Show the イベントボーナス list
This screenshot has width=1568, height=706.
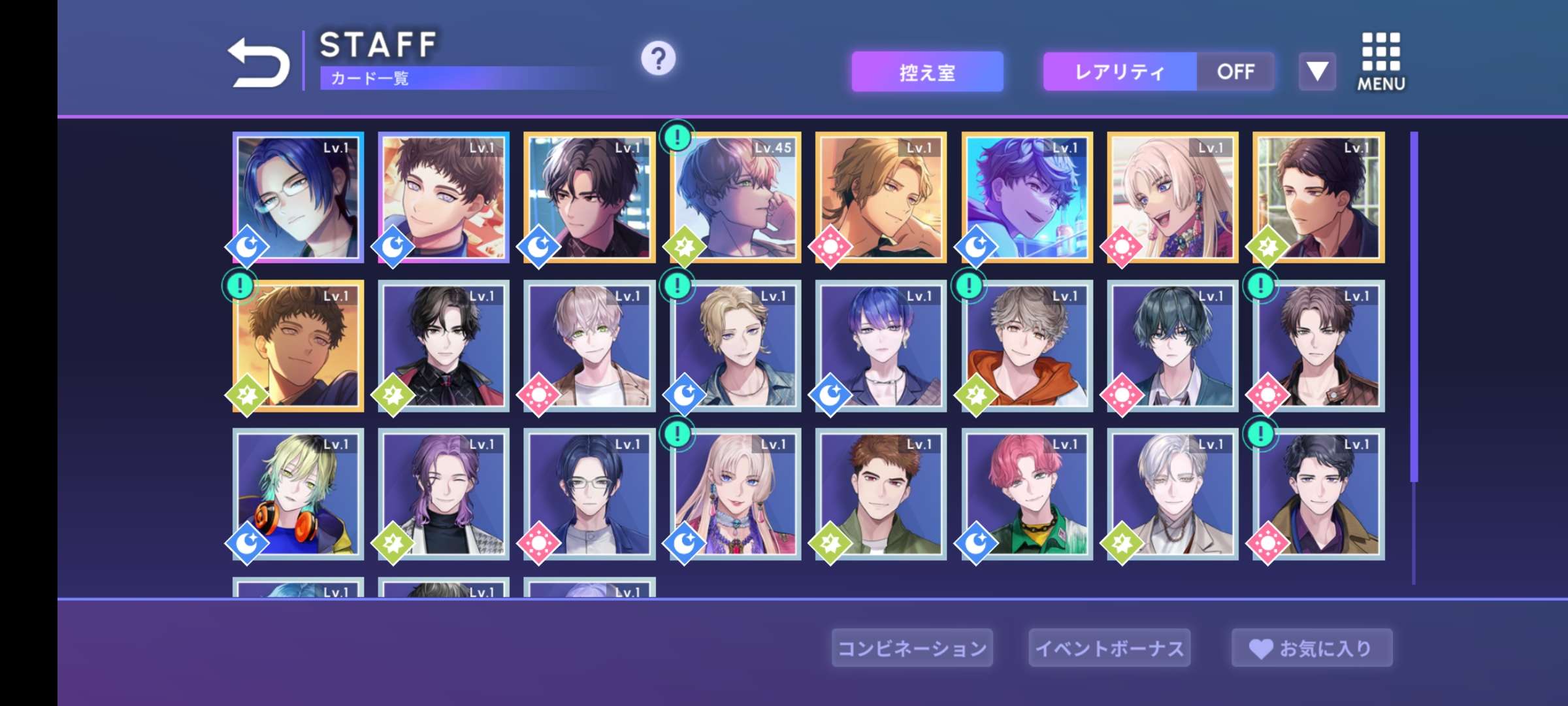(1109, 648)
